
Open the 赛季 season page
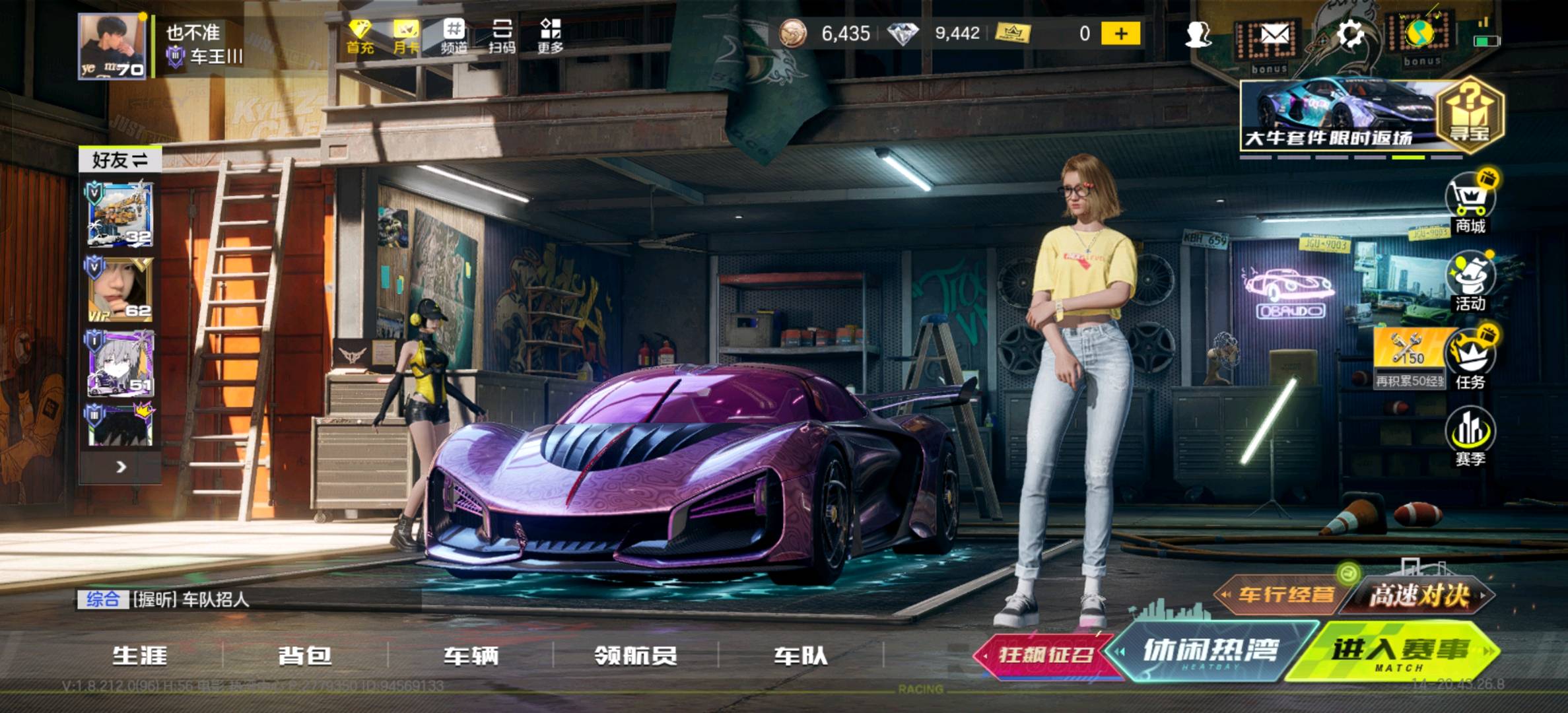pyautogui.click(x=1470, y=437)
